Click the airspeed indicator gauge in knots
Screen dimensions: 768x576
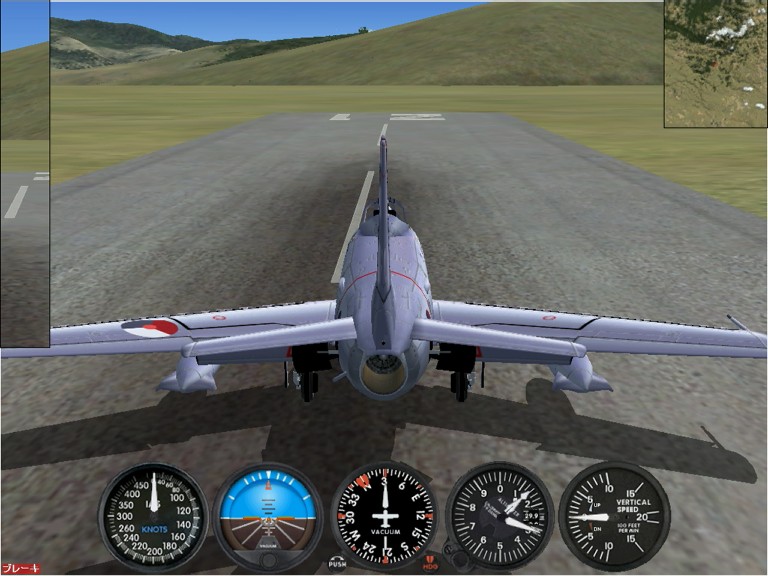point(153,515)
